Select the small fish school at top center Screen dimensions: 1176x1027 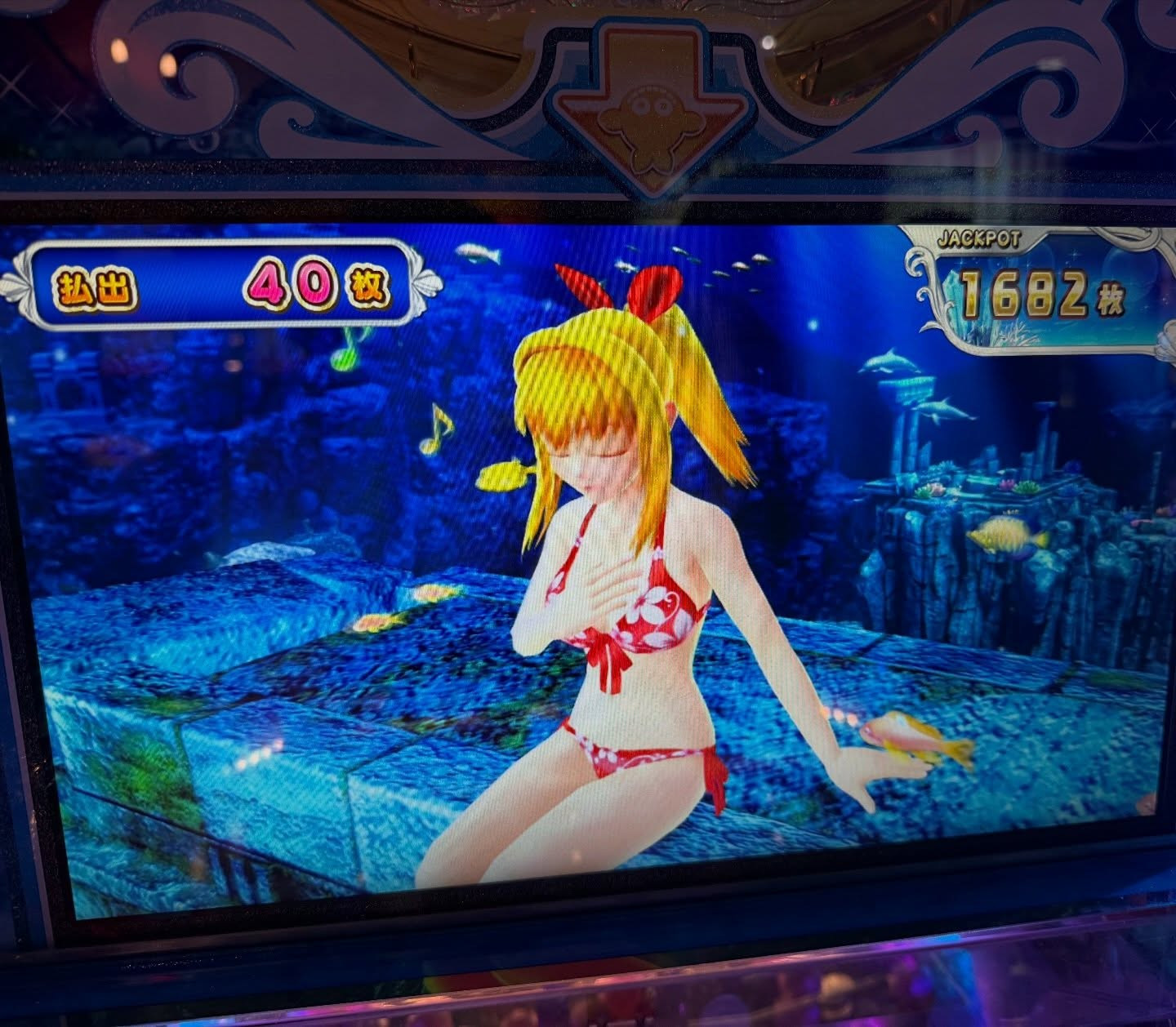(735, 265)
